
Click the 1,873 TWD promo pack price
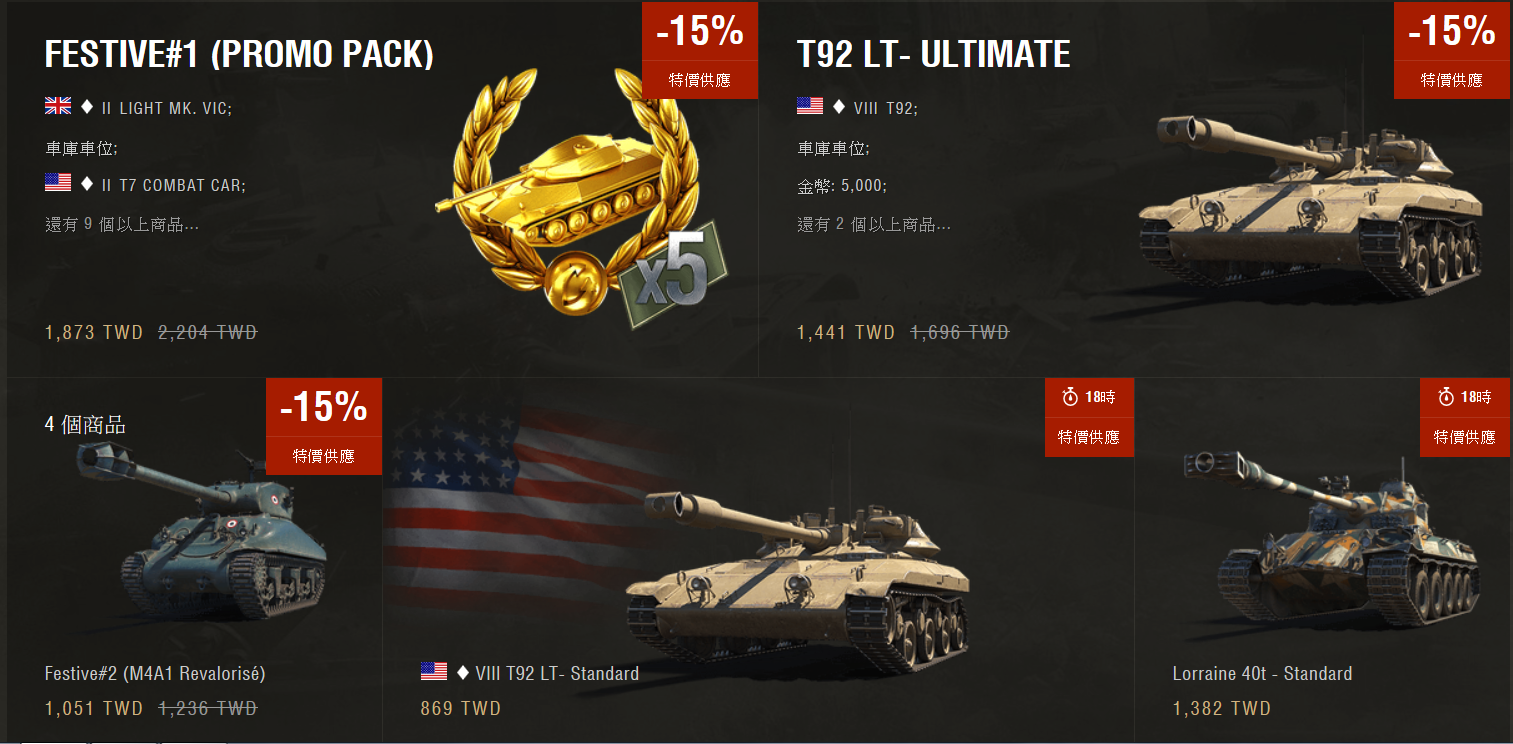pyautogui.click(x=94, y=332)
